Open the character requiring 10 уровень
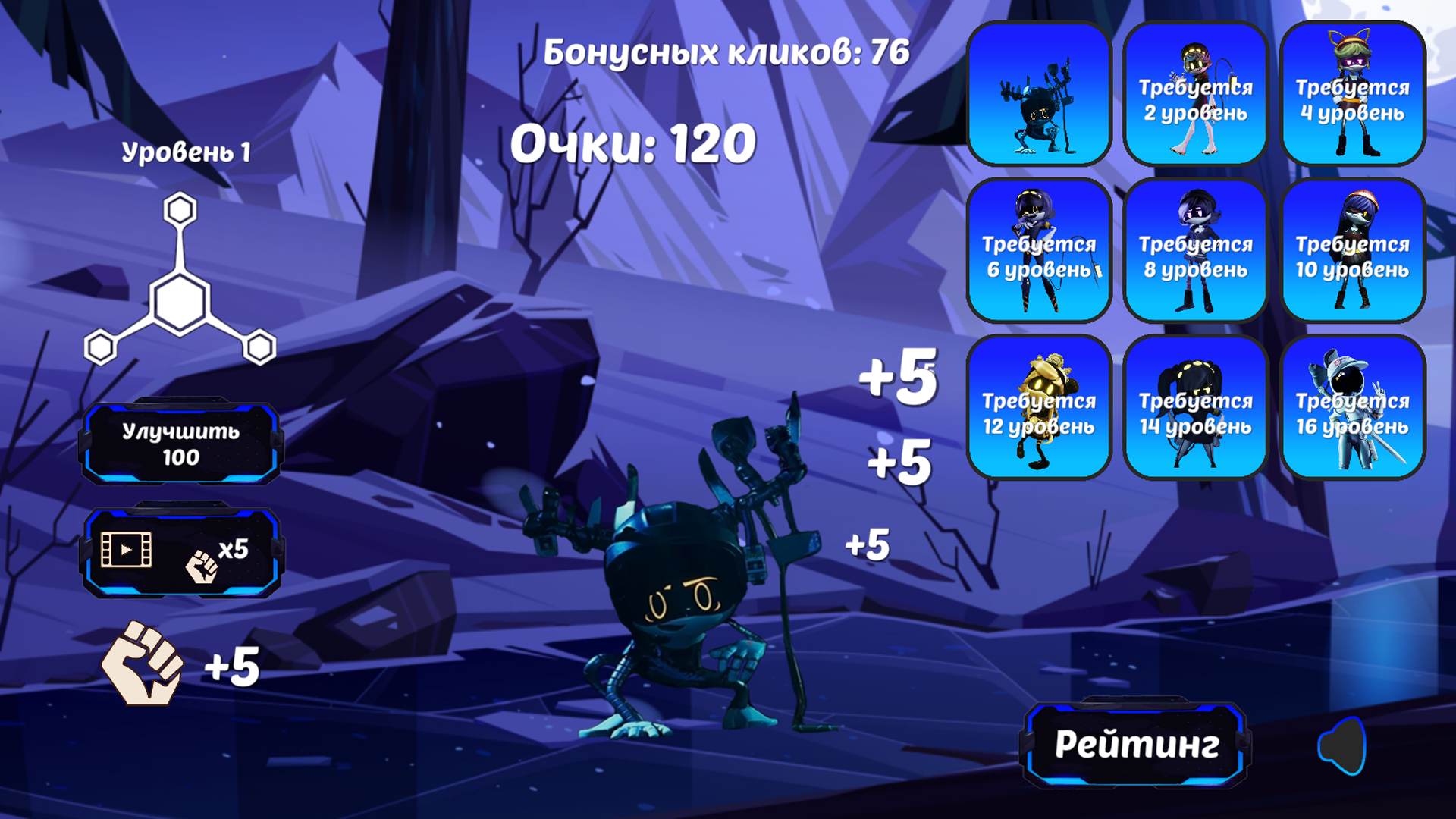 [1353, 249]
